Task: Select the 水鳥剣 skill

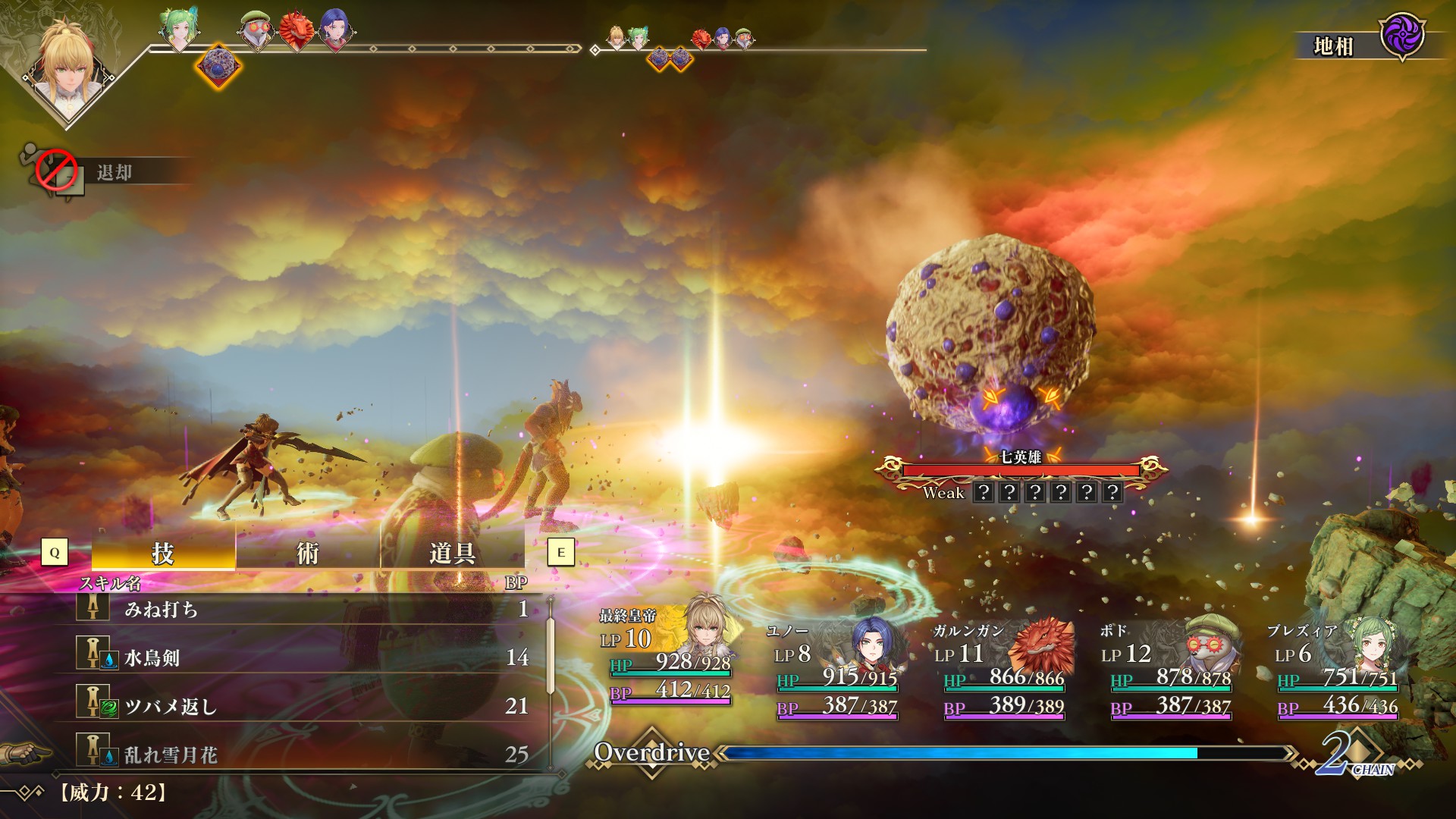Action: pos(303,657)
